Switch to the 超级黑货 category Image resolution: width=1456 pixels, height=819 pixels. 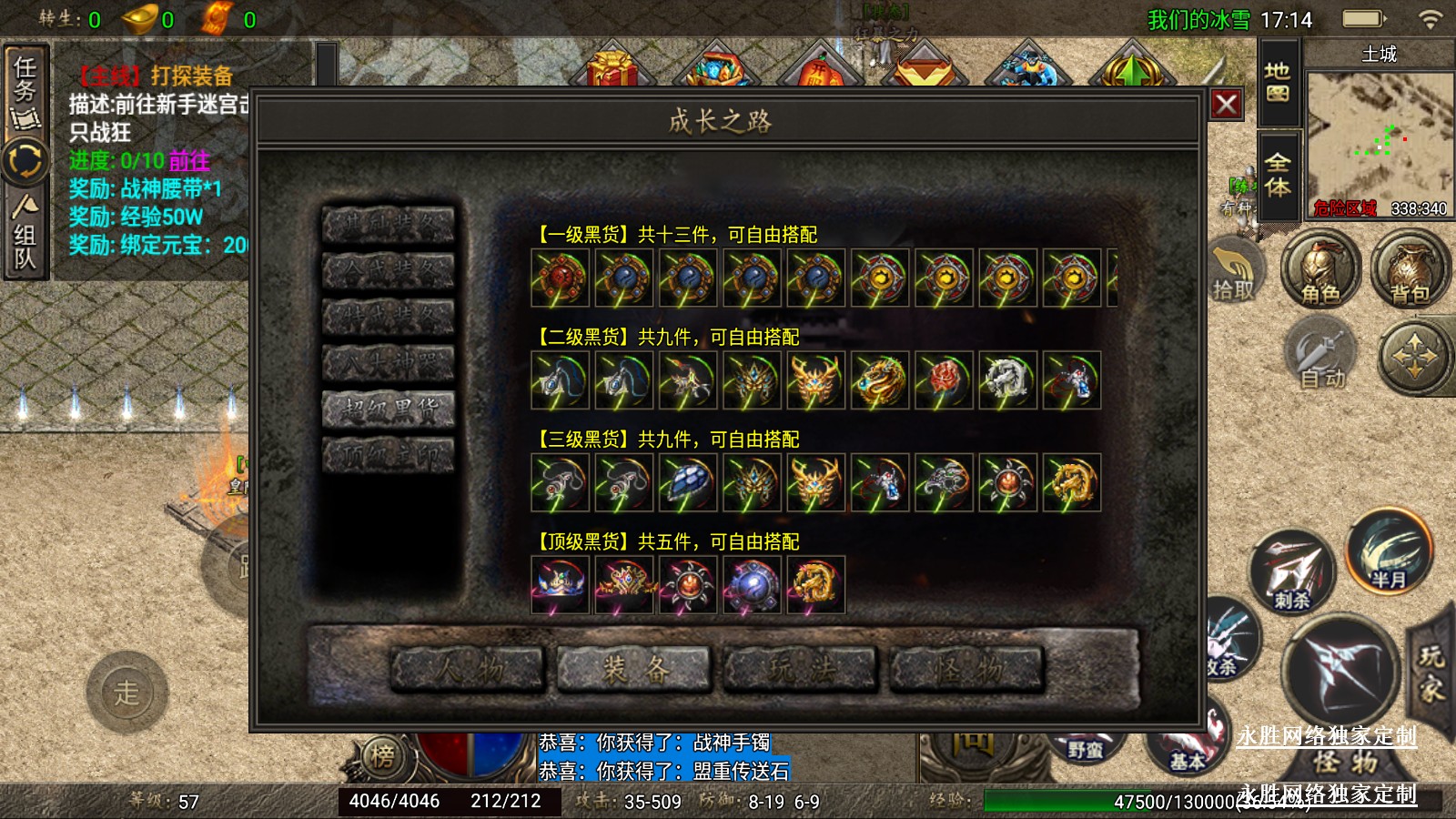389,409
